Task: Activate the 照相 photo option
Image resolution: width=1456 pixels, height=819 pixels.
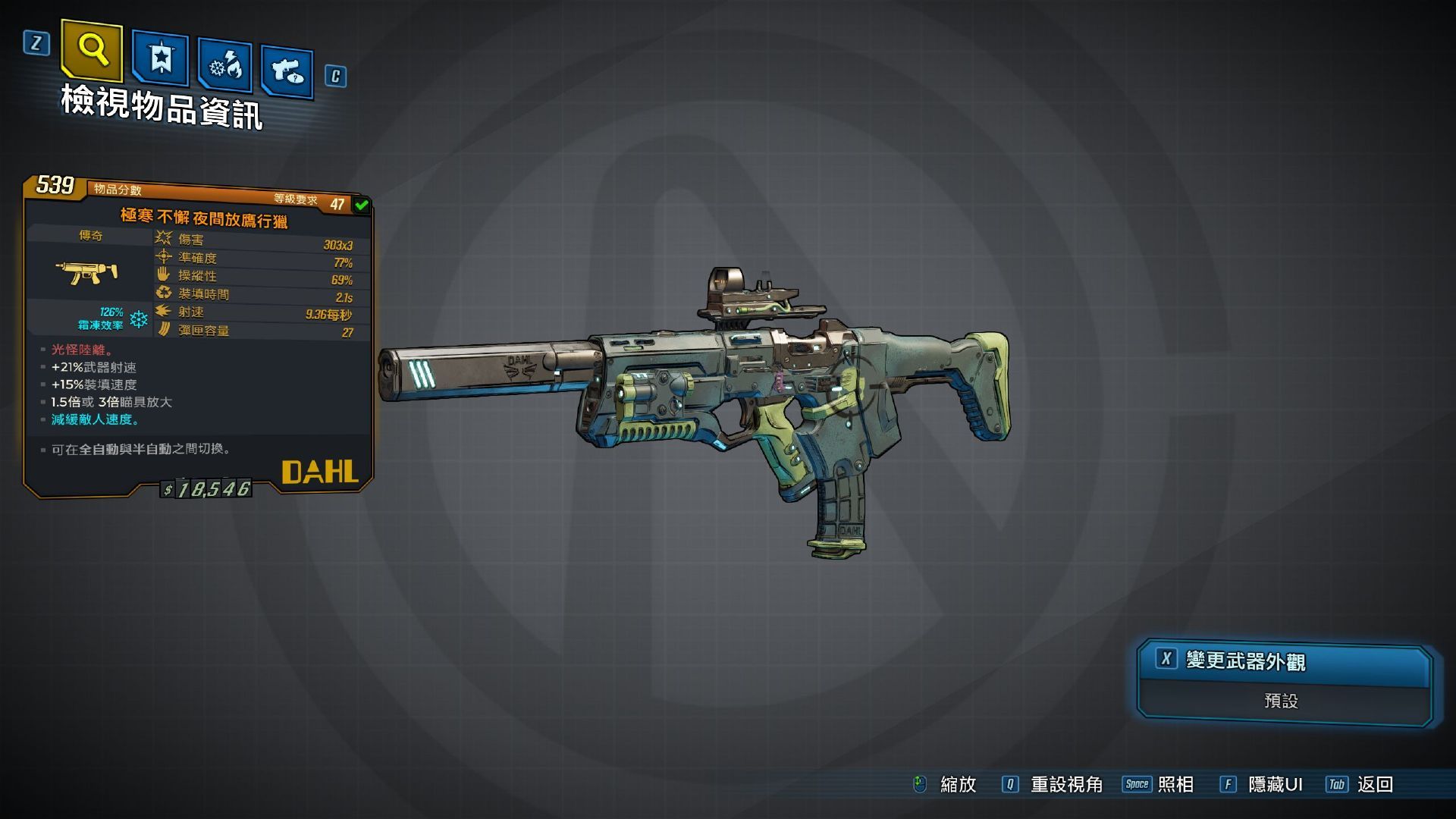Action: pos(1175,785)
